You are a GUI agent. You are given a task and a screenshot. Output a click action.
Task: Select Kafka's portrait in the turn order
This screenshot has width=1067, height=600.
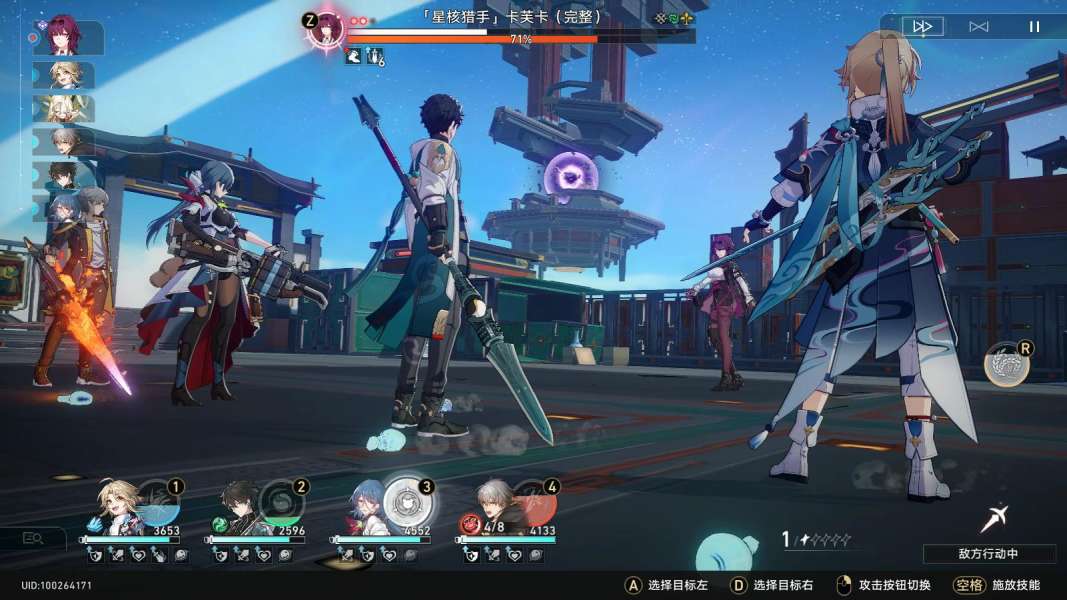[65, 37]
